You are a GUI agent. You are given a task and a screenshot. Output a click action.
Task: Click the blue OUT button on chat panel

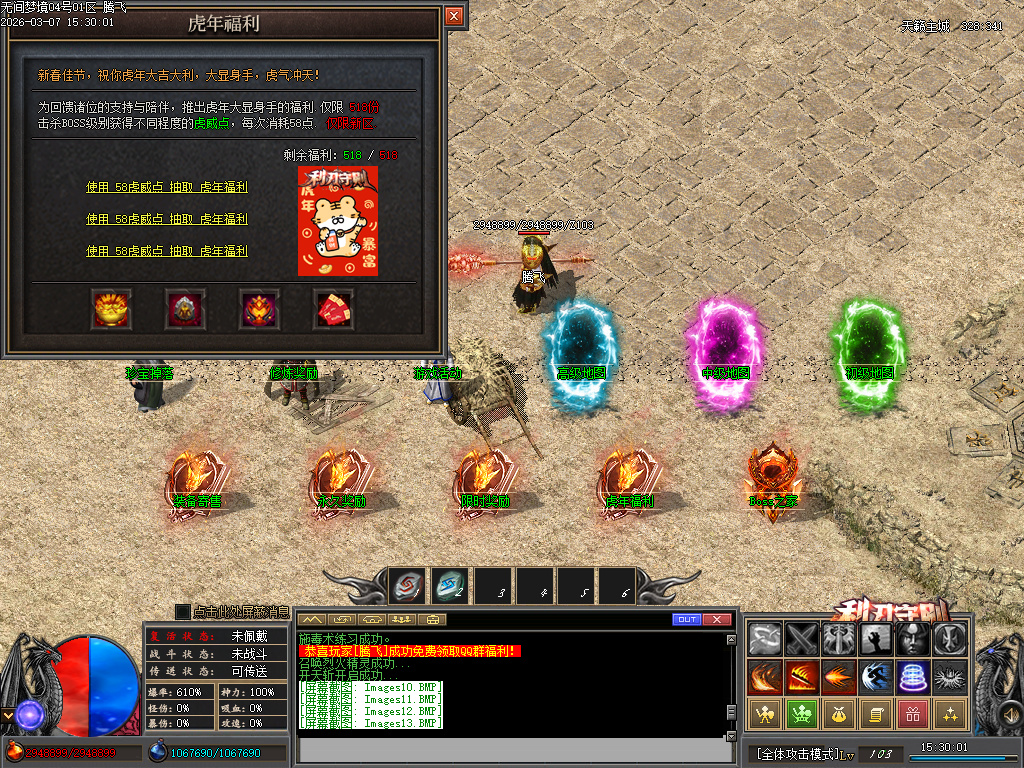[x=687, y=620]
